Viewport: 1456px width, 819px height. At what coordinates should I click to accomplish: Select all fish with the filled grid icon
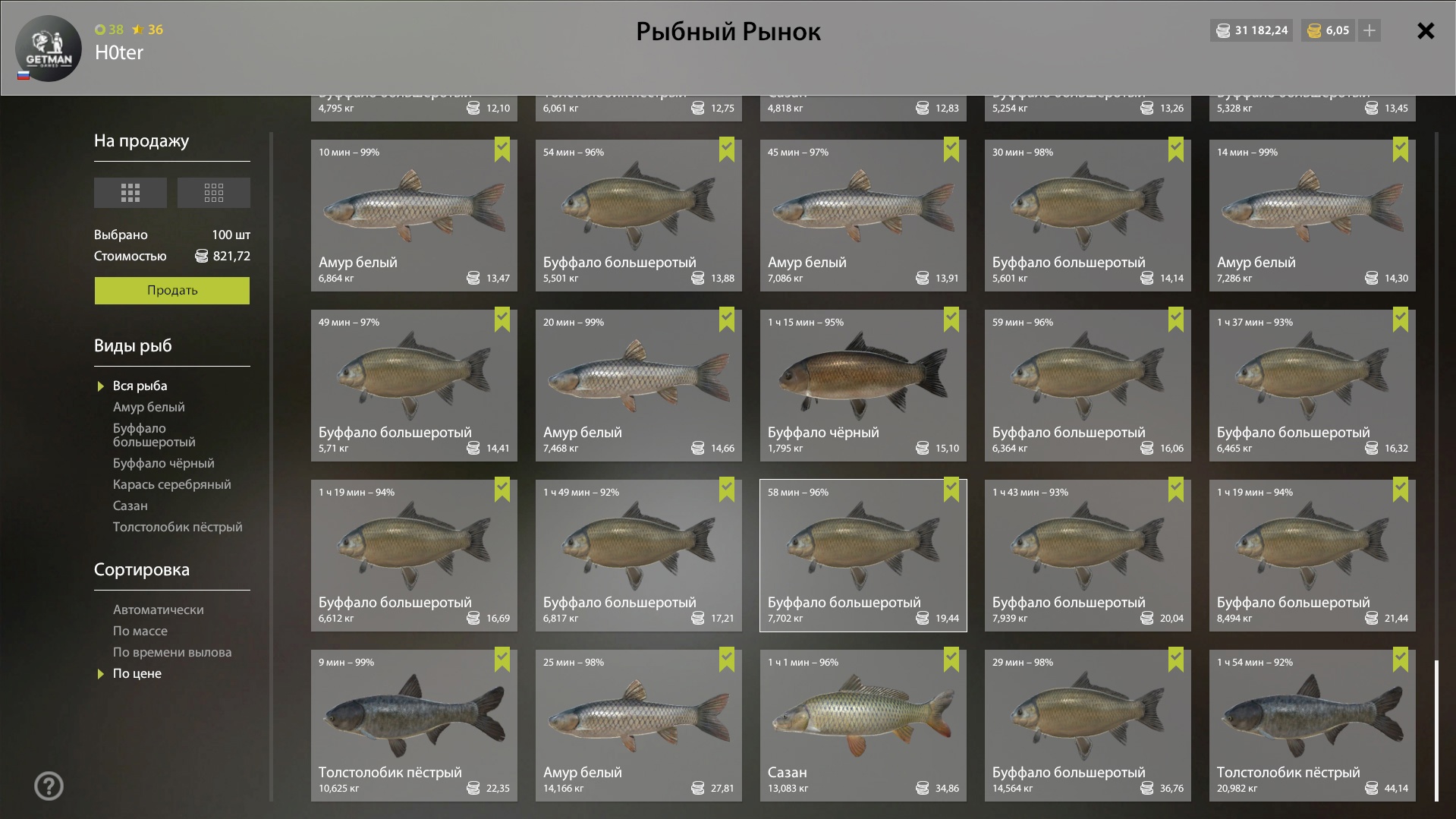click(x=131, y=193)
